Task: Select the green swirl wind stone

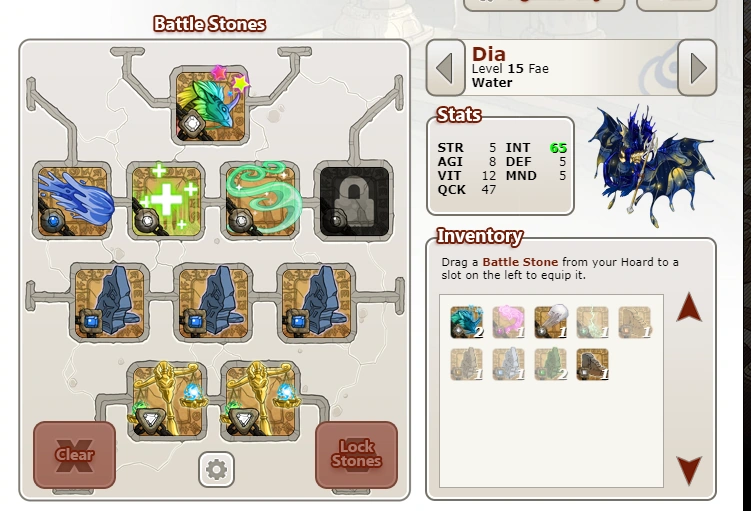Action: tap(259, 199)
